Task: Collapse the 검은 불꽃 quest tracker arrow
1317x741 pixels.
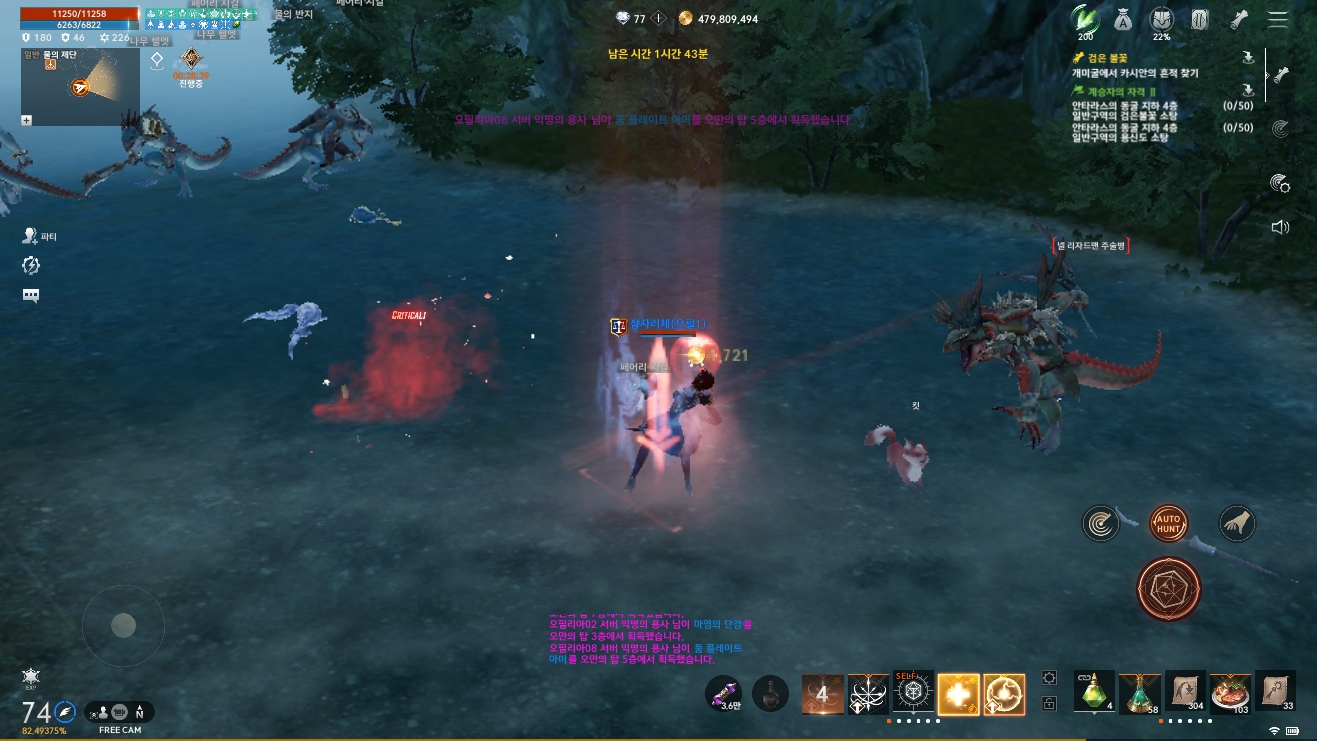Action: 1247,57
